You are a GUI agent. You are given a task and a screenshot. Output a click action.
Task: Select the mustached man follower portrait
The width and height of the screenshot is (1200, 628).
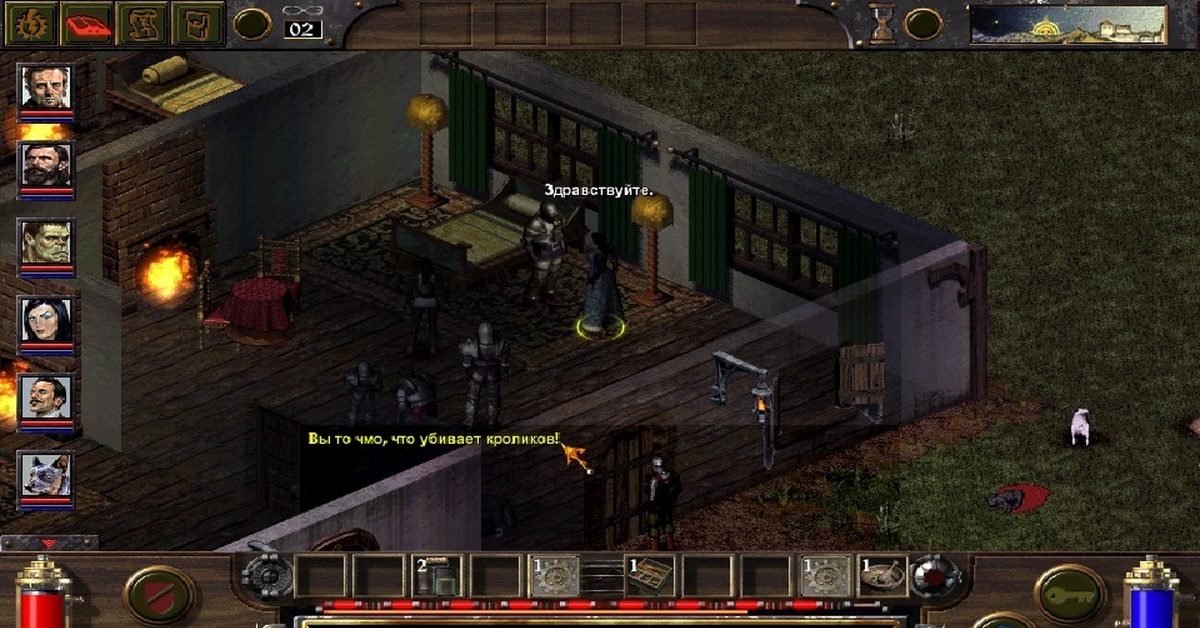pyautogui.click(x=47, y=398)
